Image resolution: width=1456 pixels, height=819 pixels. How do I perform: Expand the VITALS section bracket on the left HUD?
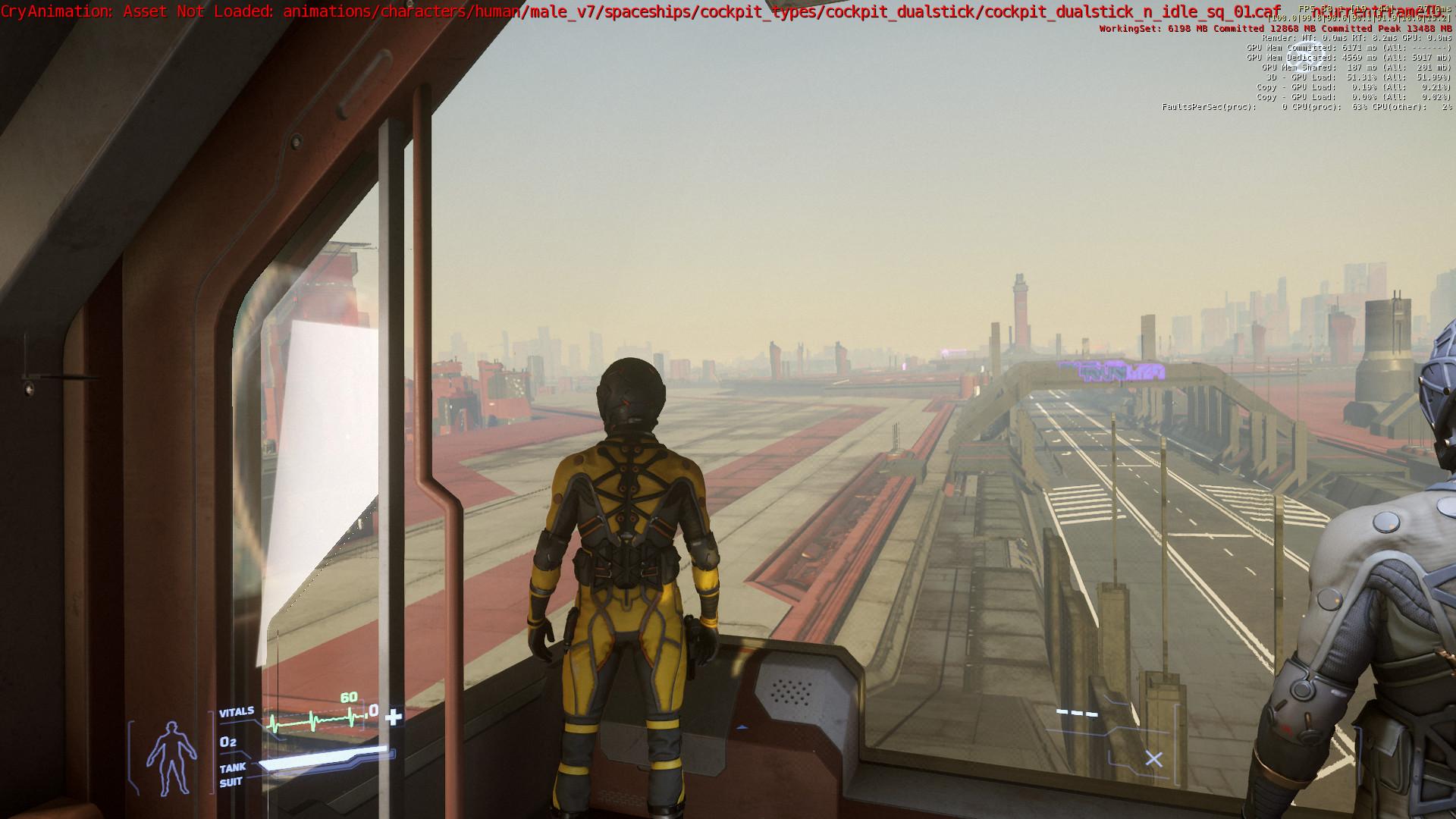click(212, 751)
